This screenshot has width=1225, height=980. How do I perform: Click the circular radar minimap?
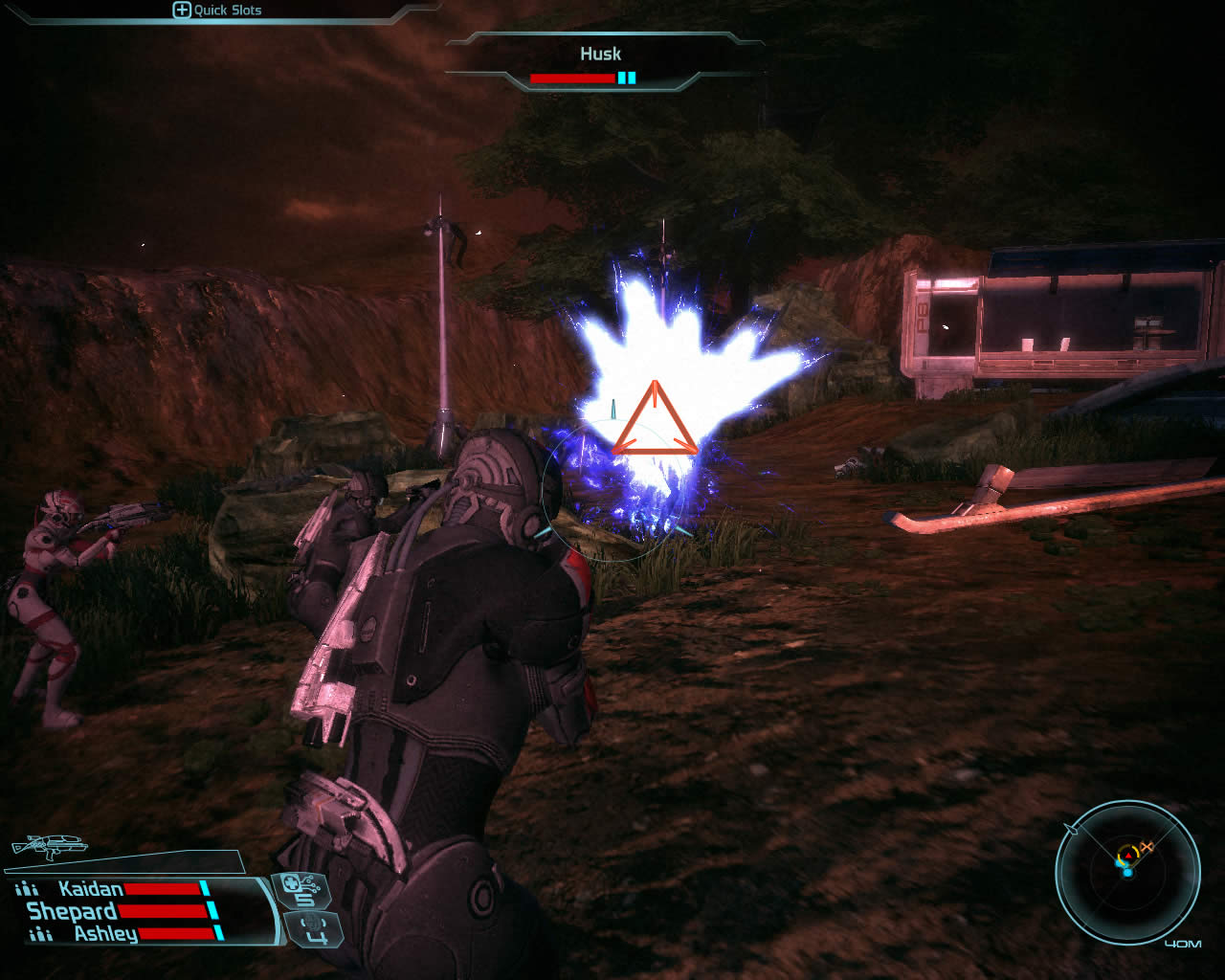(1127, 872)
